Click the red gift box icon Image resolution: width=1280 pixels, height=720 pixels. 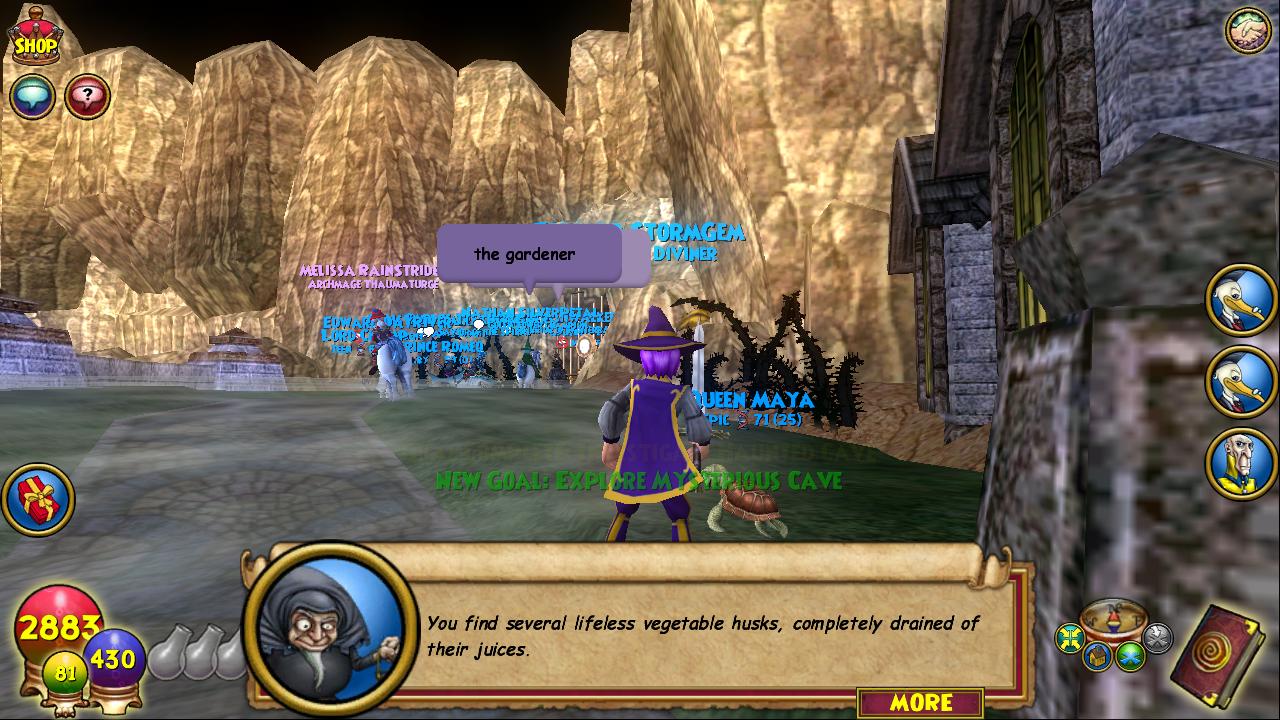pyautogui.click(x=38, y=498)
